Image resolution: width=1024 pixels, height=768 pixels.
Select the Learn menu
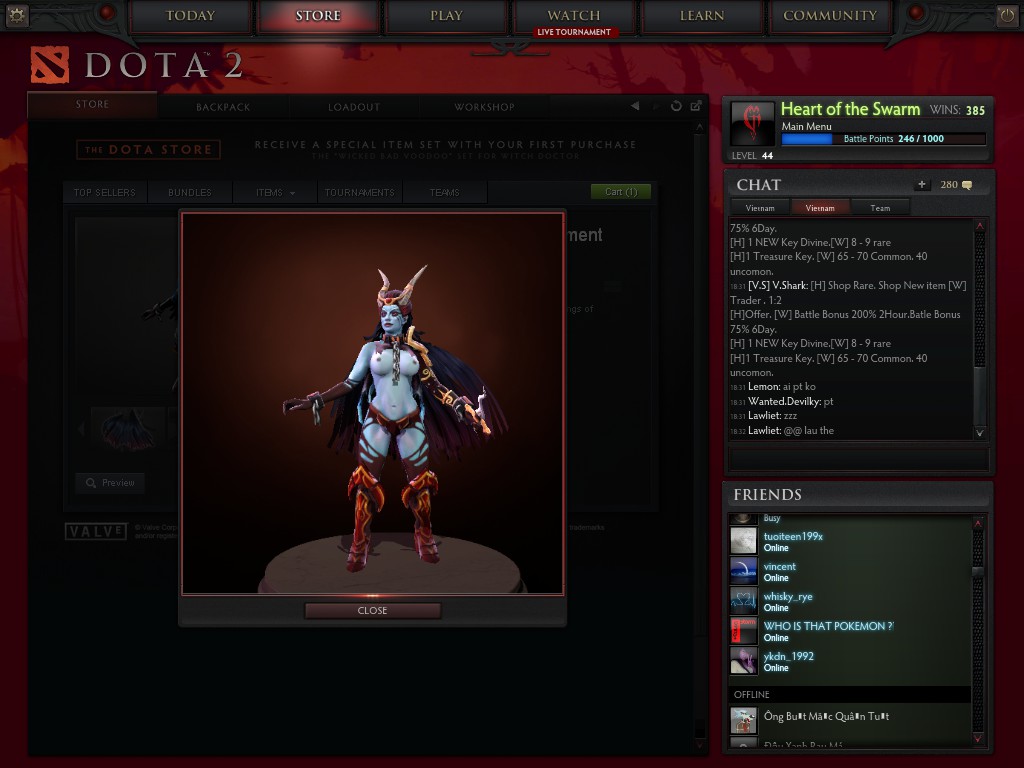[702, 16]
